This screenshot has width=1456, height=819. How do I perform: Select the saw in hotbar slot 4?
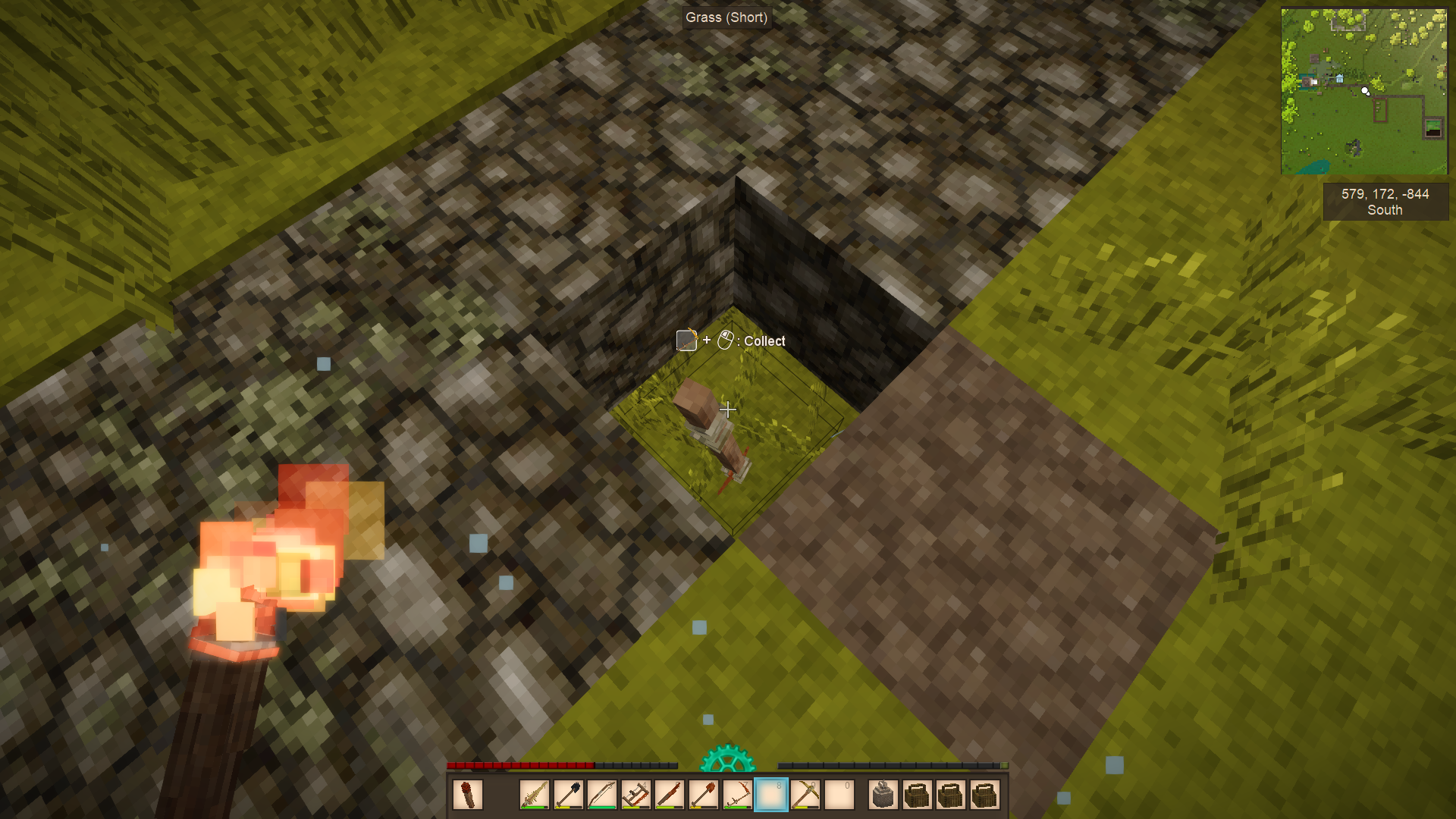pos(635,795)
